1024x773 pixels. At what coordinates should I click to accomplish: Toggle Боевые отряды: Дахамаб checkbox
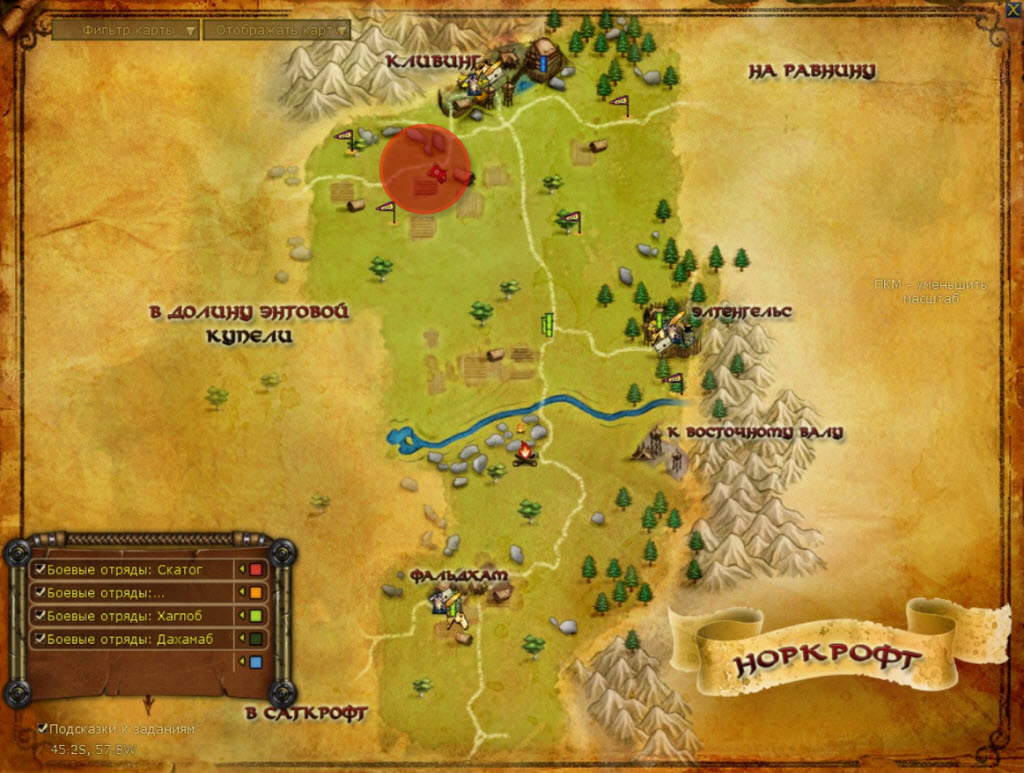tap(41, 638)
